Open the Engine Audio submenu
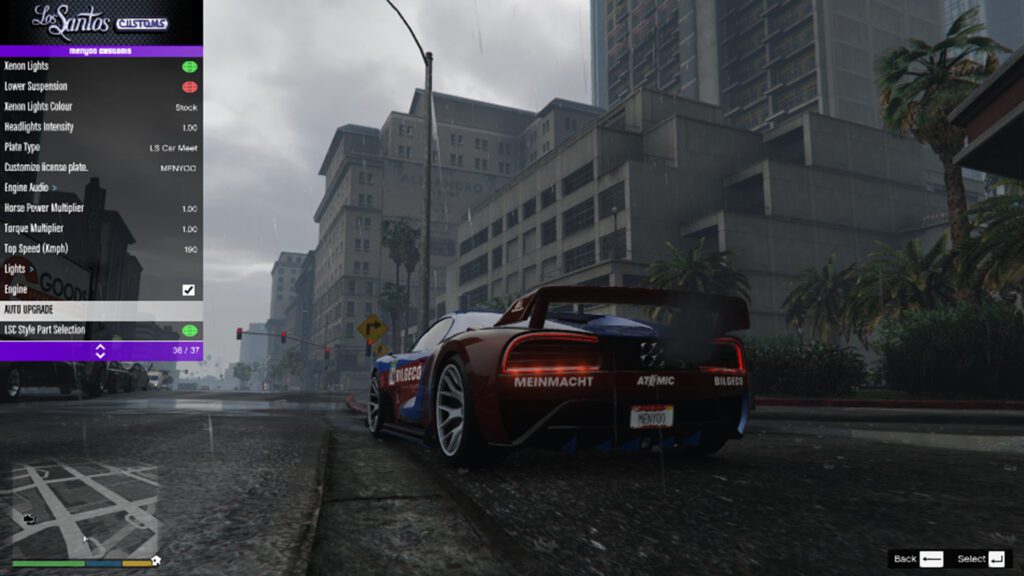The width and height of the screenshot is (1024, 576). [x=100, y=188]
